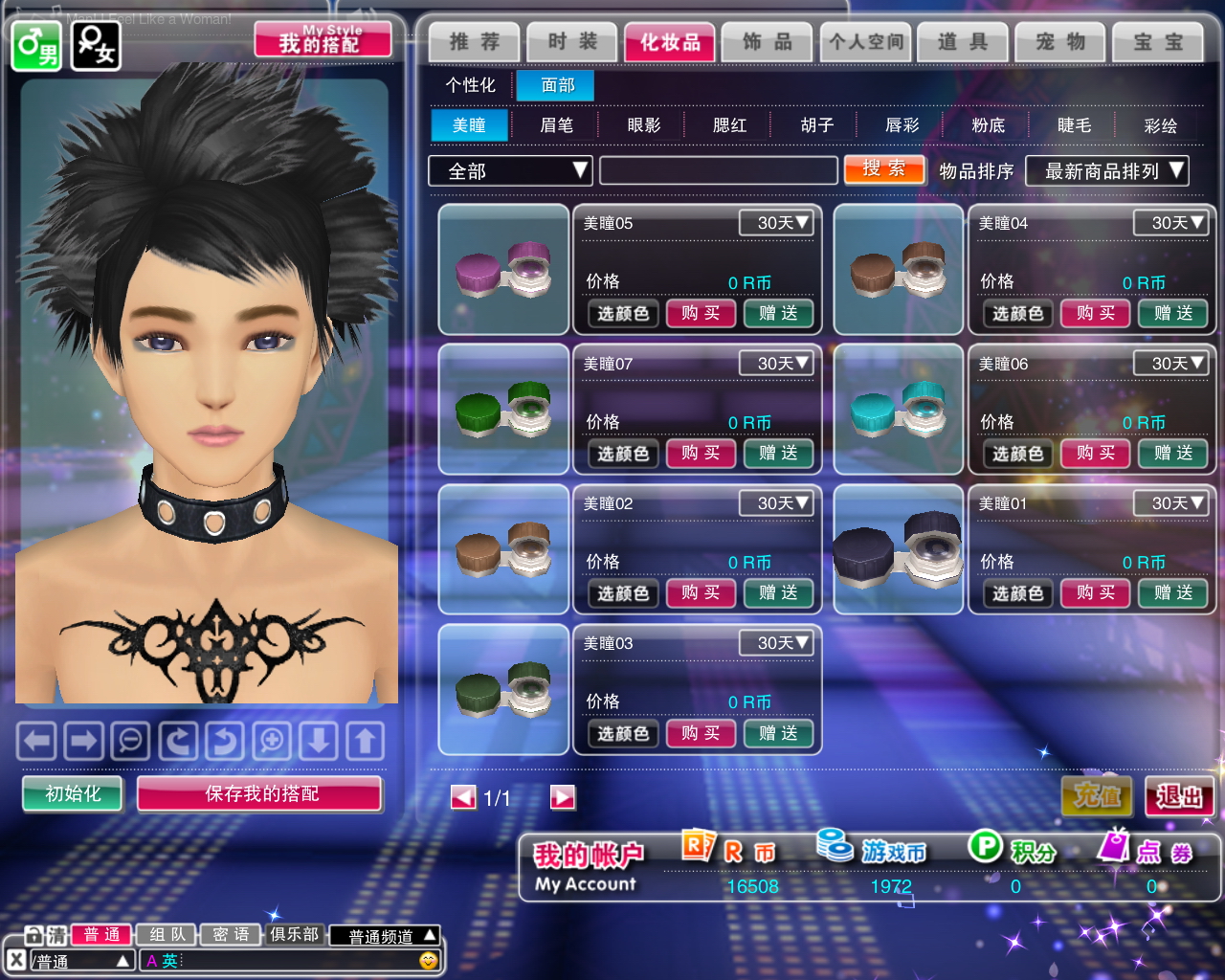This screenshot has height=980, width=1225.
Task: Focus the item search text field
Action: [x=718, y=171]
